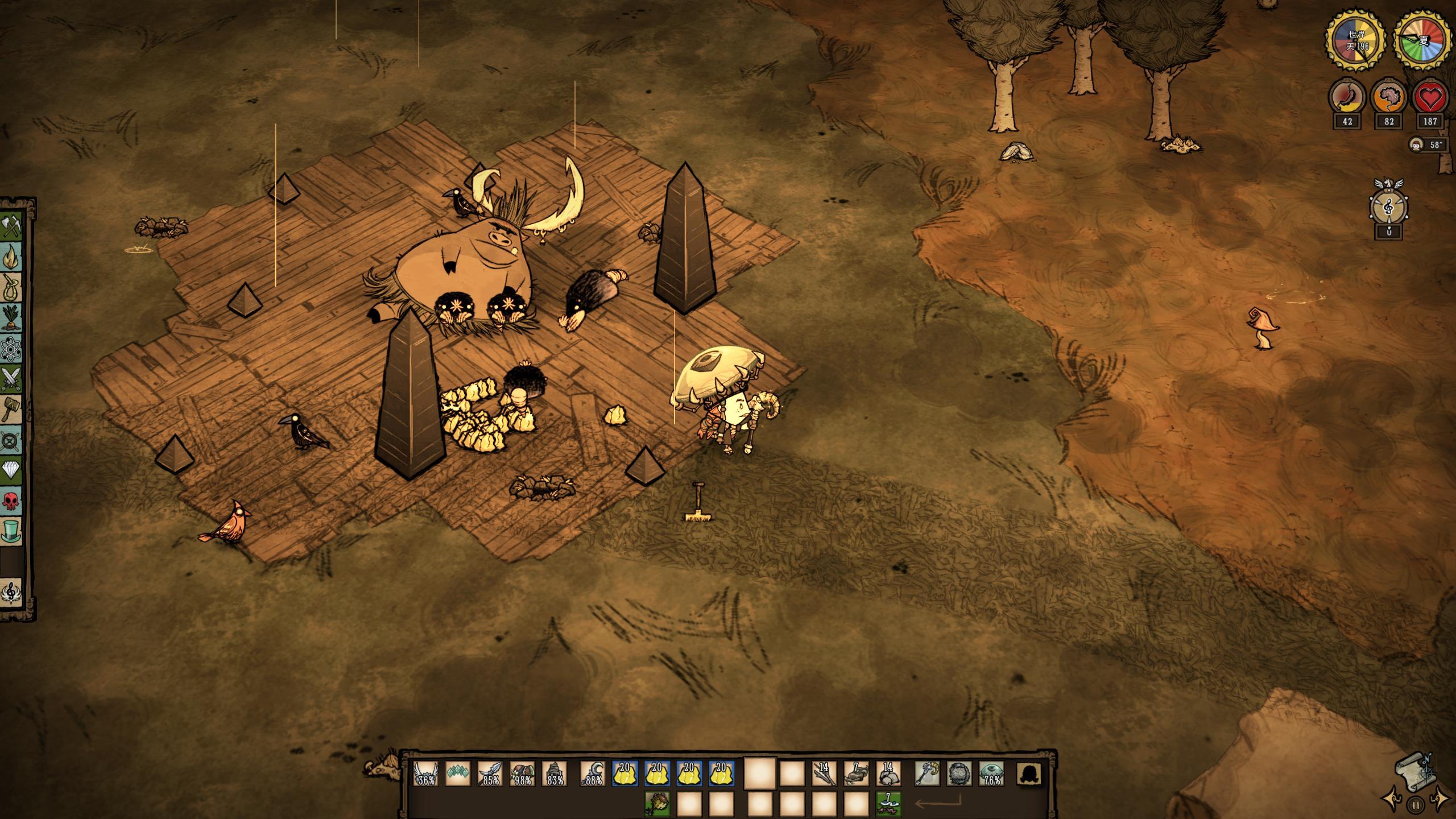Click the winged treble clef inspiration badge

tap(1388, 205)
